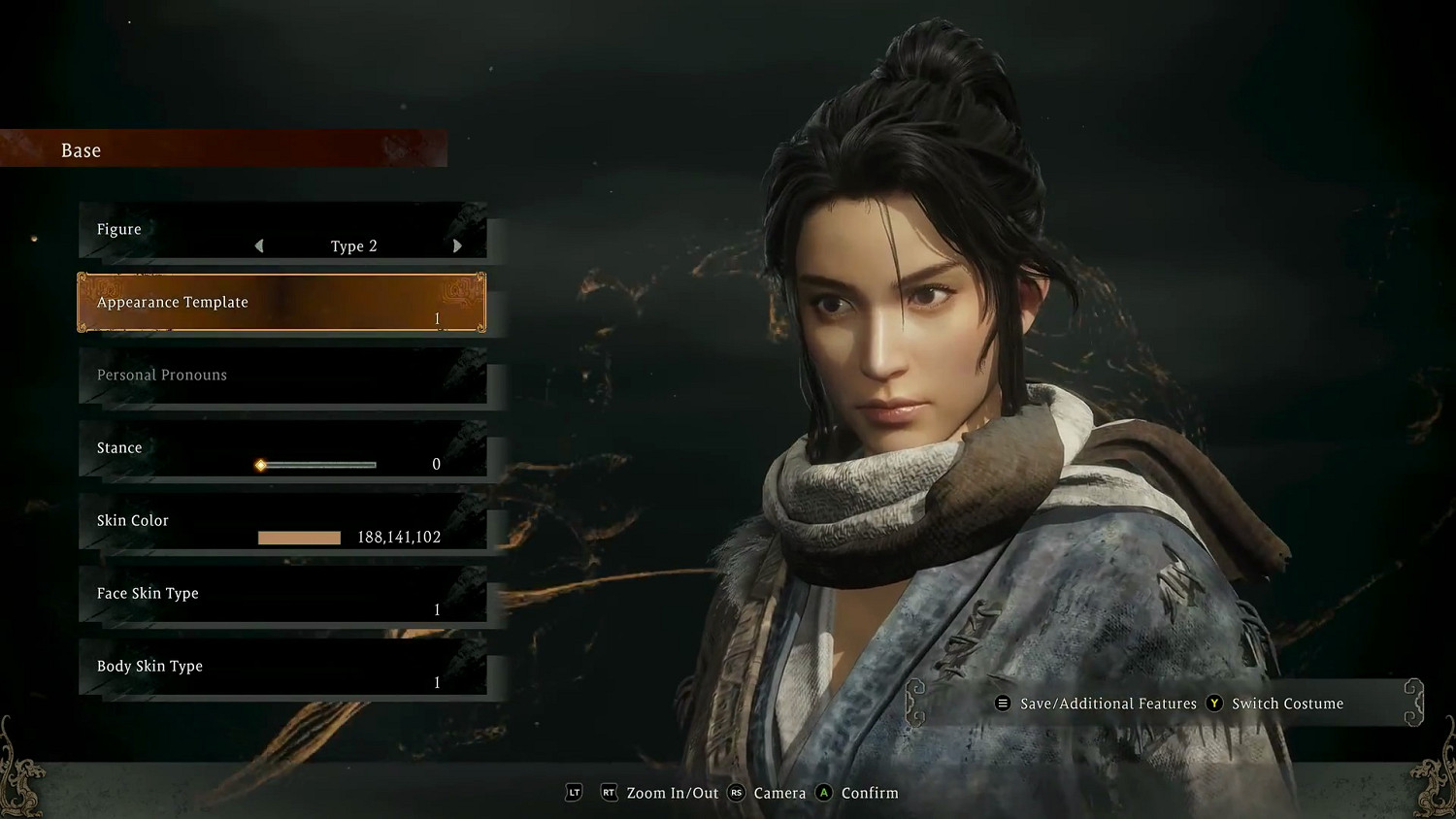Click the scroll ornament on the Appearance Template row
The width and height of the screenshot is (1456, 819).
tap(457, 293)
